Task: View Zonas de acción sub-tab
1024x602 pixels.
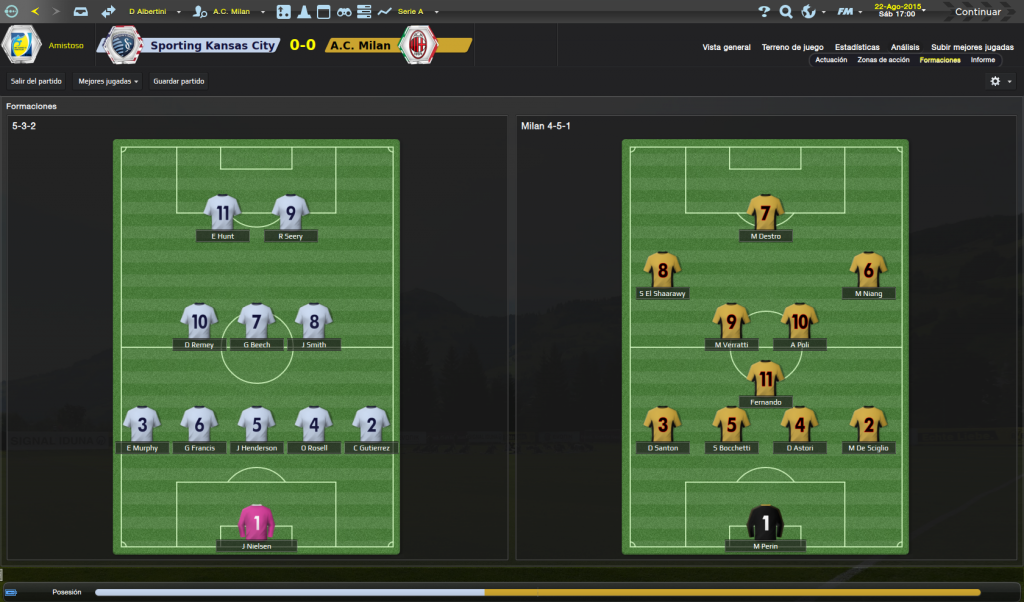Action: 883,60
